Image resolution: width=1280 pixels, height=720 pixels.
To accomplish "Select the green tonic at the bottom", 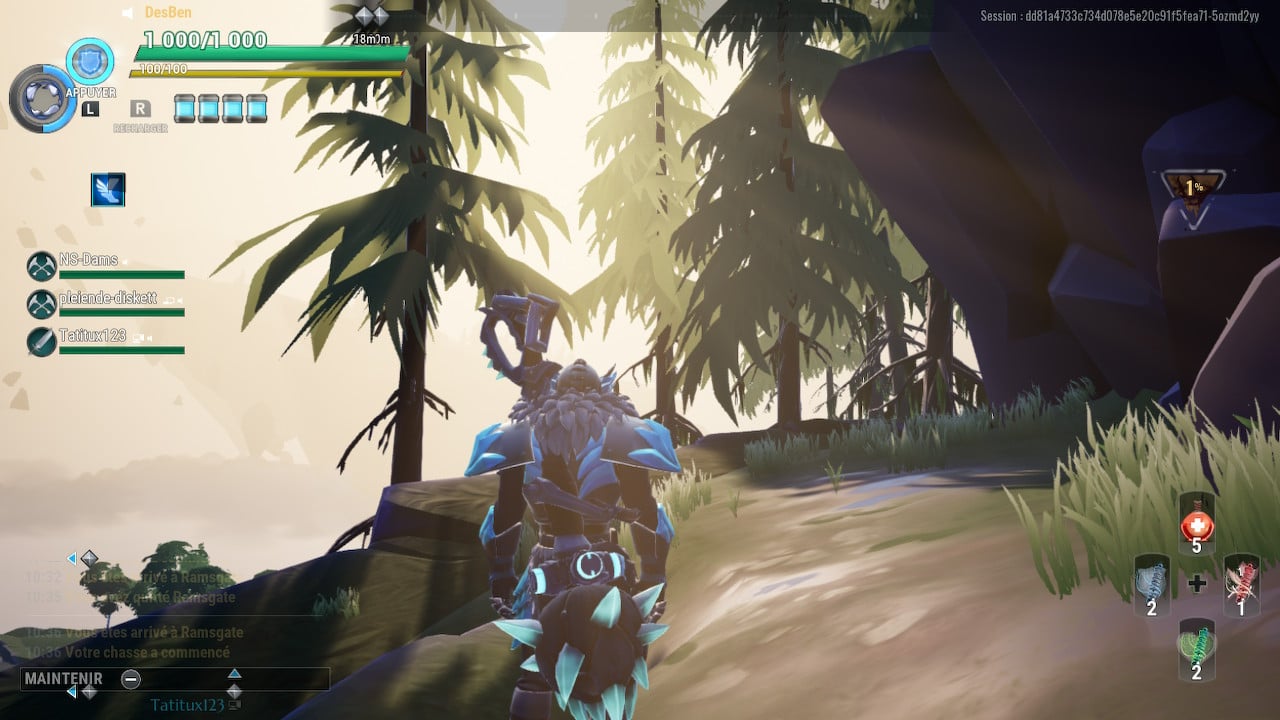I will tap(1196, 649).
